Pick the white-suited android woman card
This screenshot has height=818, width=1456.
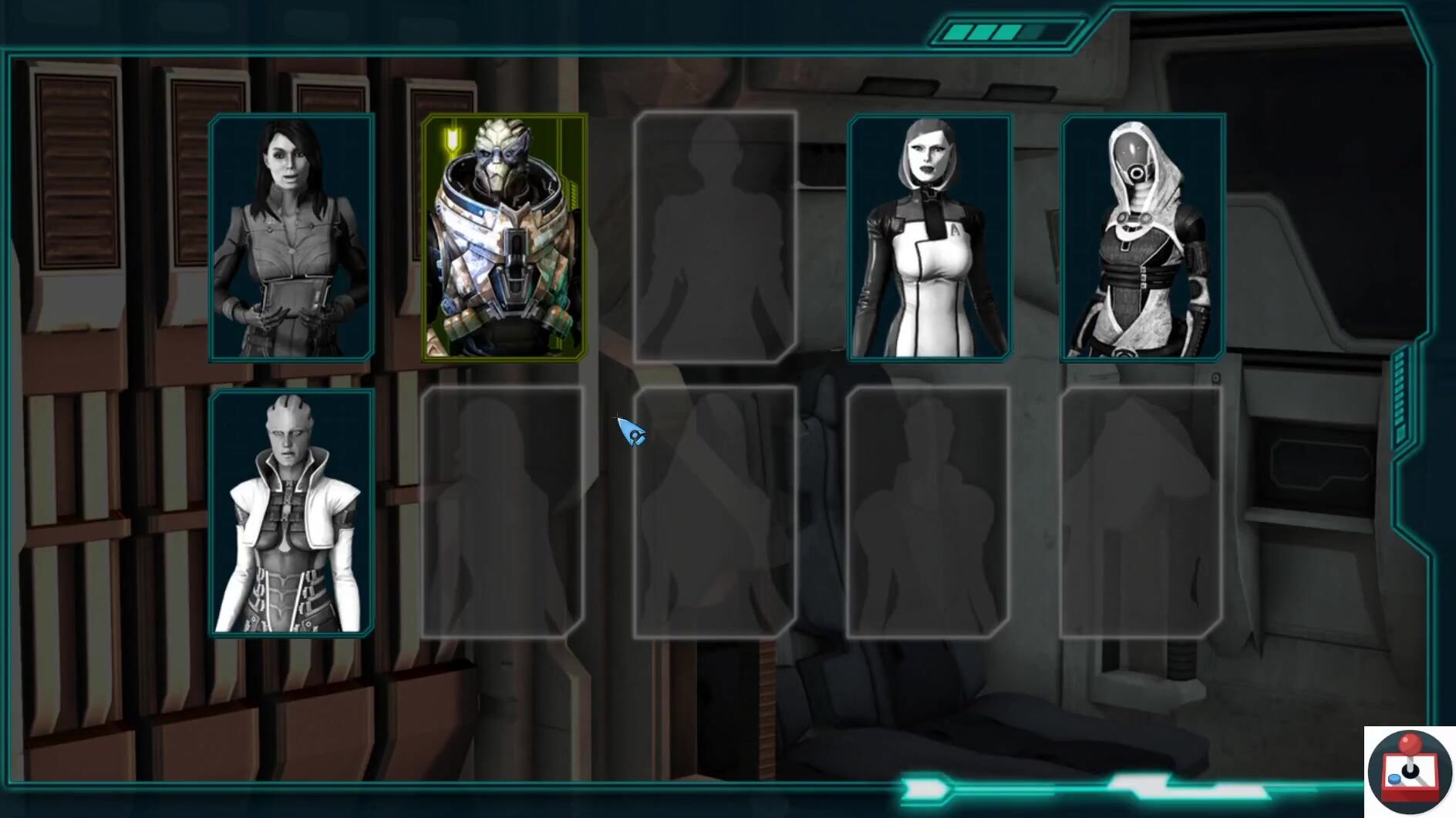[x=929, y=237]
